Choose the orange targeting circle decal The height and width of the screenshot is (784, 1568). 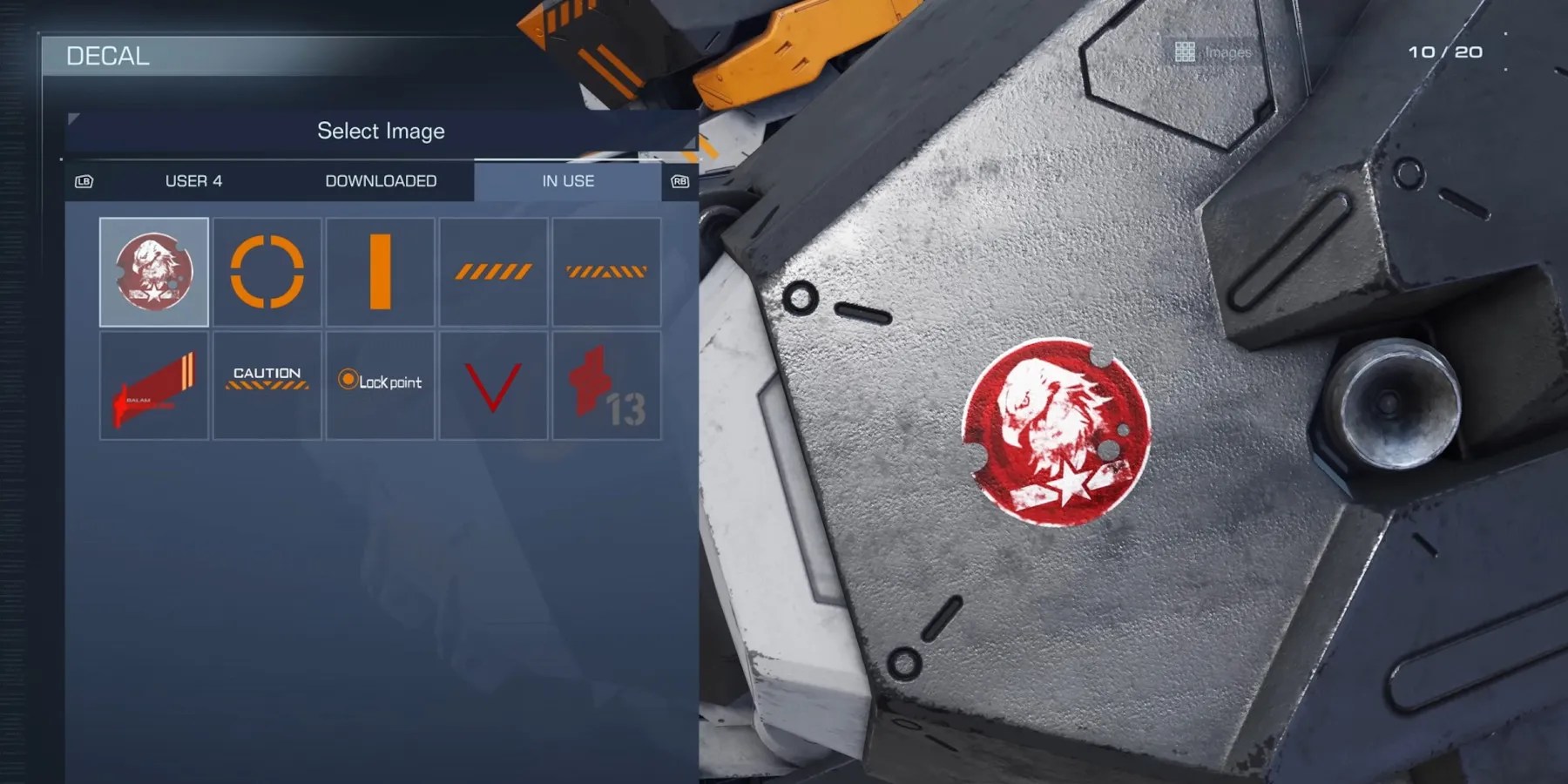tap(267, 272)
